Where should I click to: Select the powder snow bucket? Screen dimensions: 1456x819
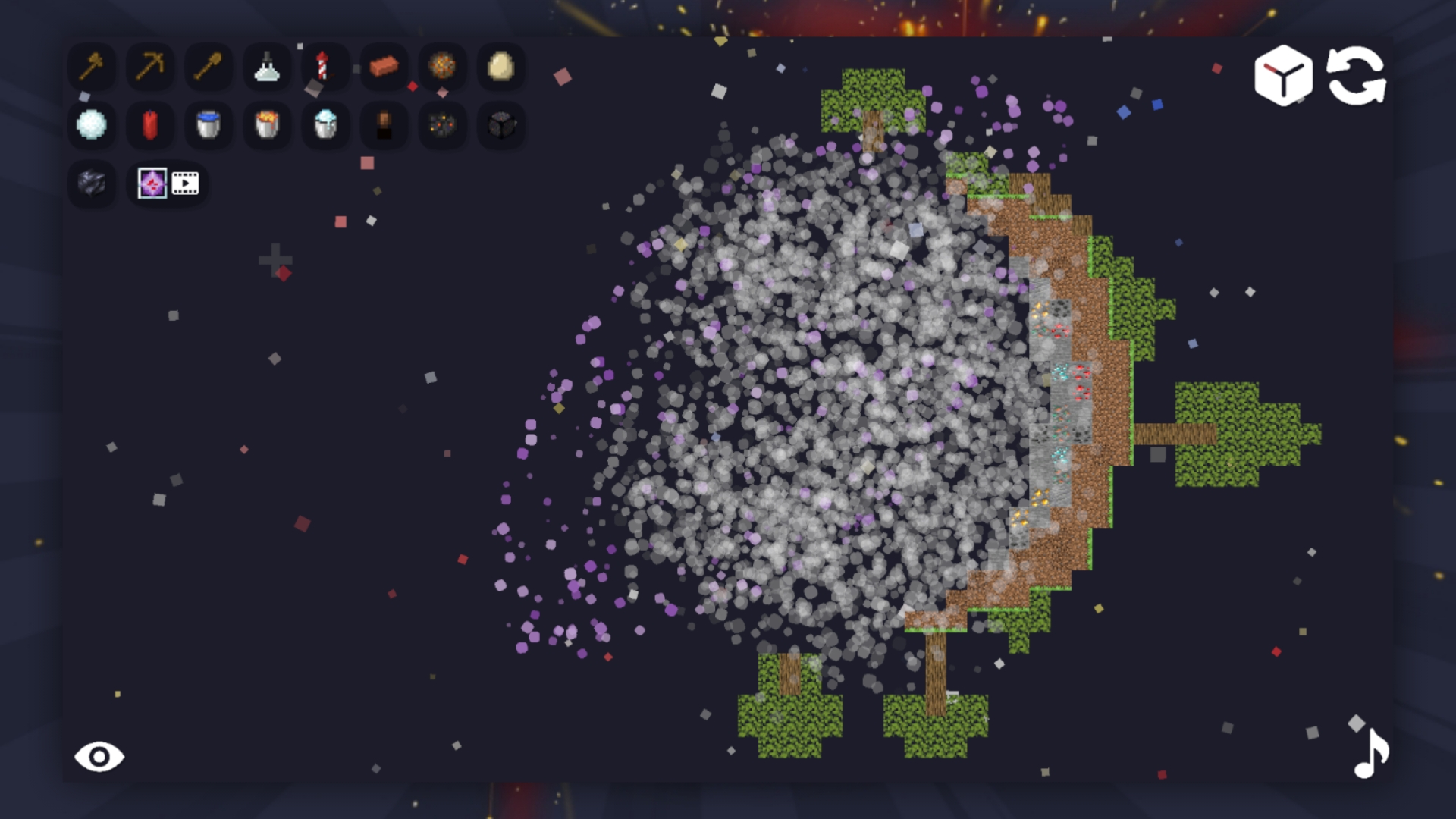(325, 125)
